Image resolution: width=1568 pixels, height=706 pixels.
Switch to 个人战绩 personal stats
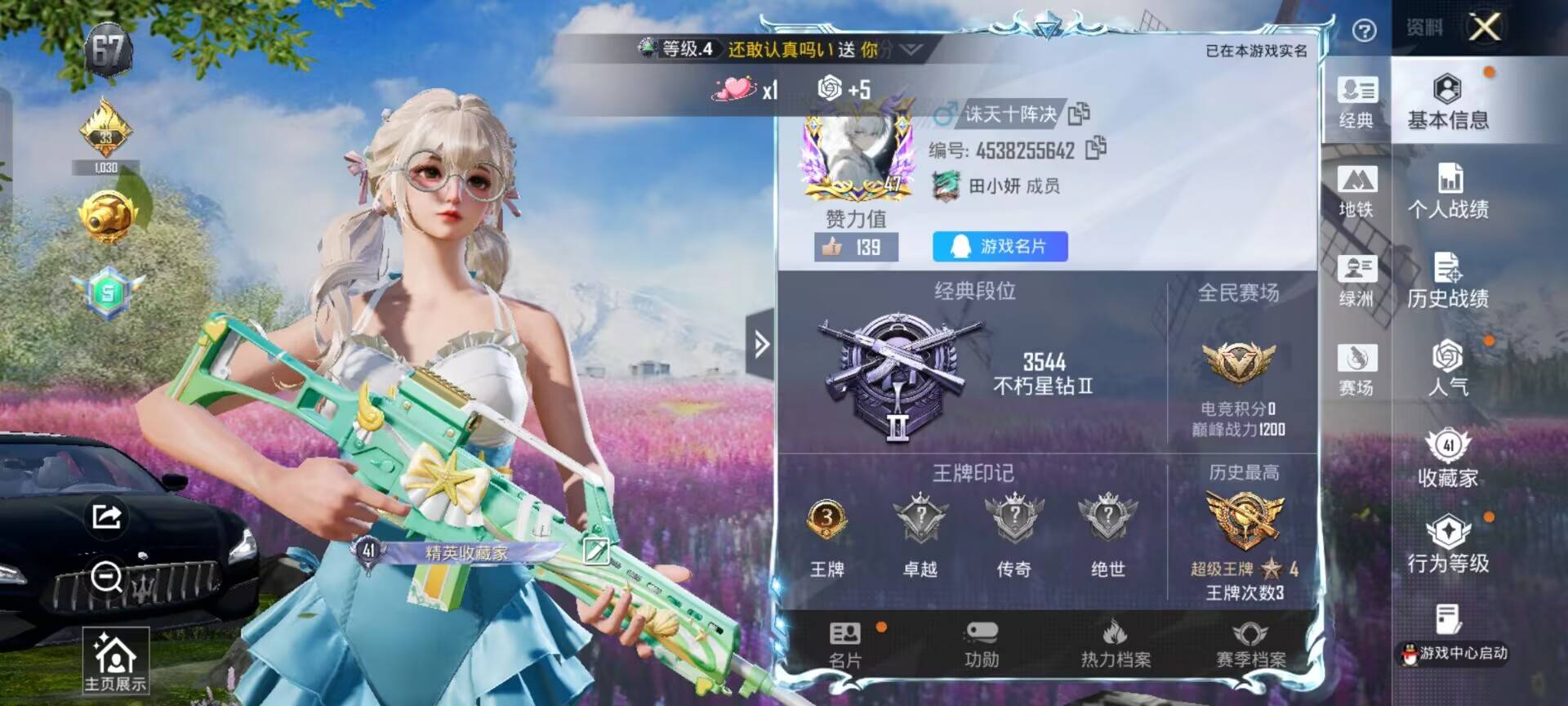1447,191
